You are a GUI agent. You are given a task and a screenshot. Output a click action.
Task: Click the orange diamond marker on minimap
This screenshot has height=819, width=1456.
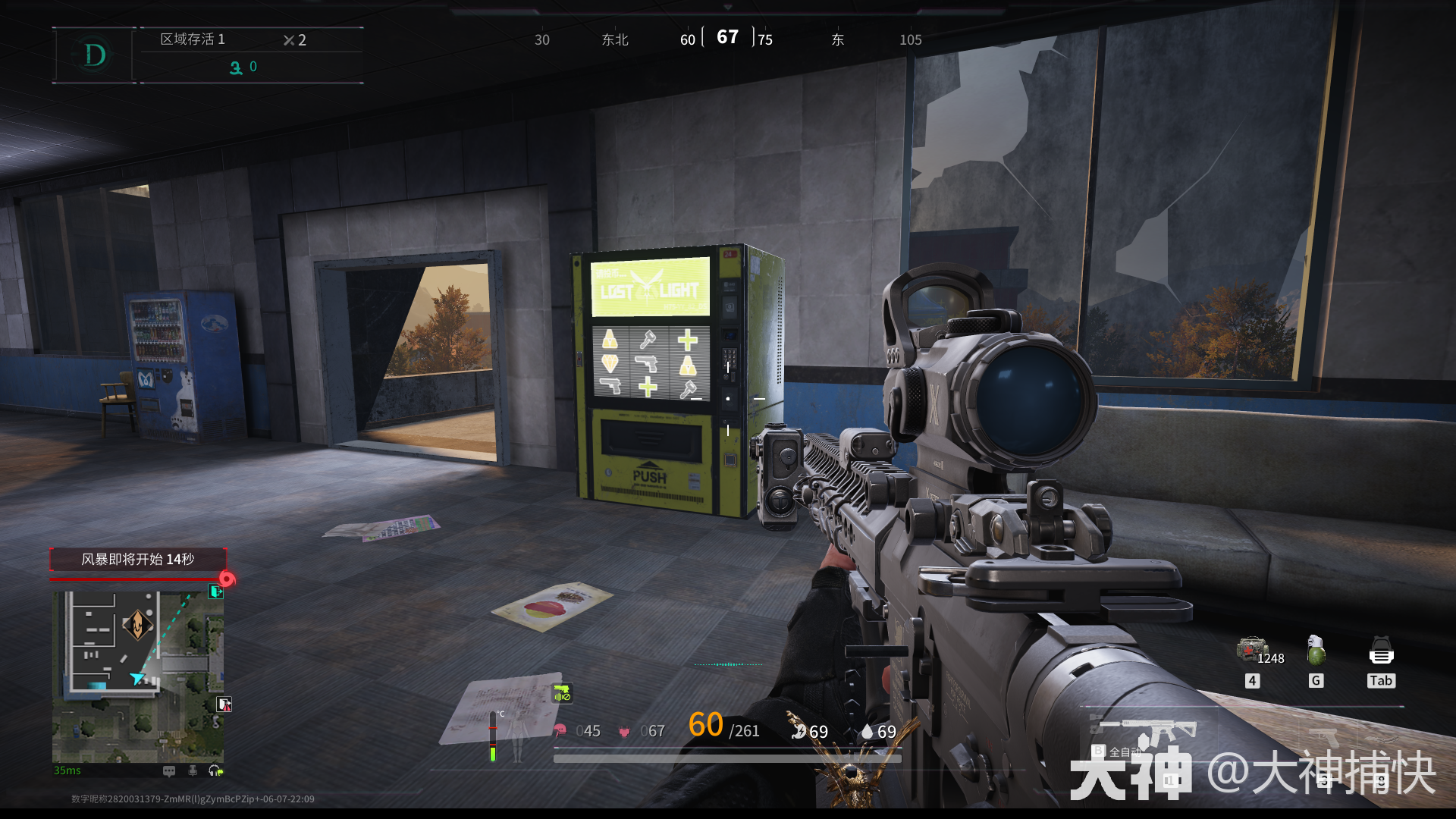[x=137, y=625]
